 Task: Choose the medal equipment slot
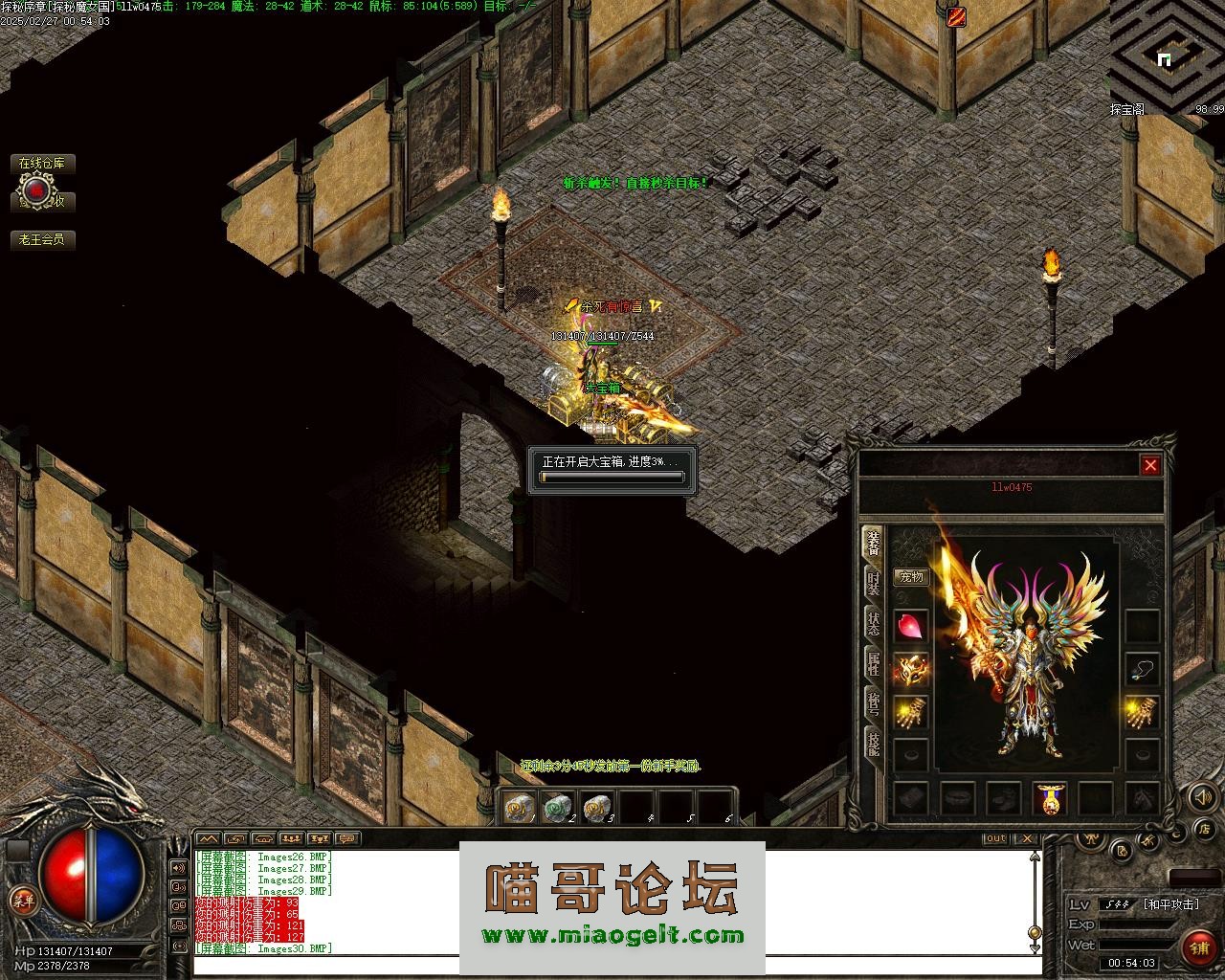(1050, 798)
